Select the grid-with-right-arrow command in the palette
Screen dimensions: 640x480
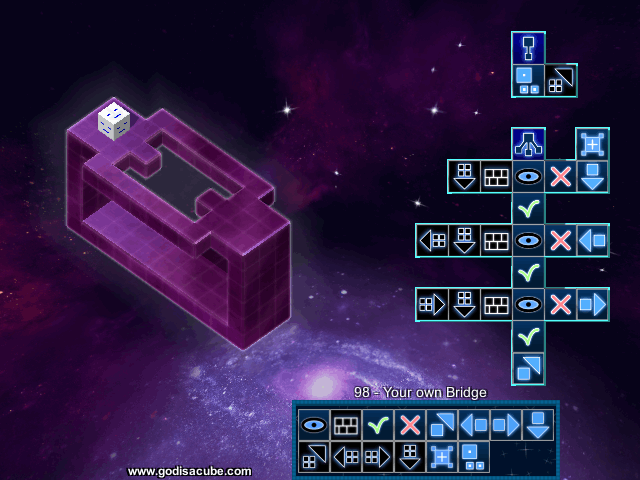[378, 457]
